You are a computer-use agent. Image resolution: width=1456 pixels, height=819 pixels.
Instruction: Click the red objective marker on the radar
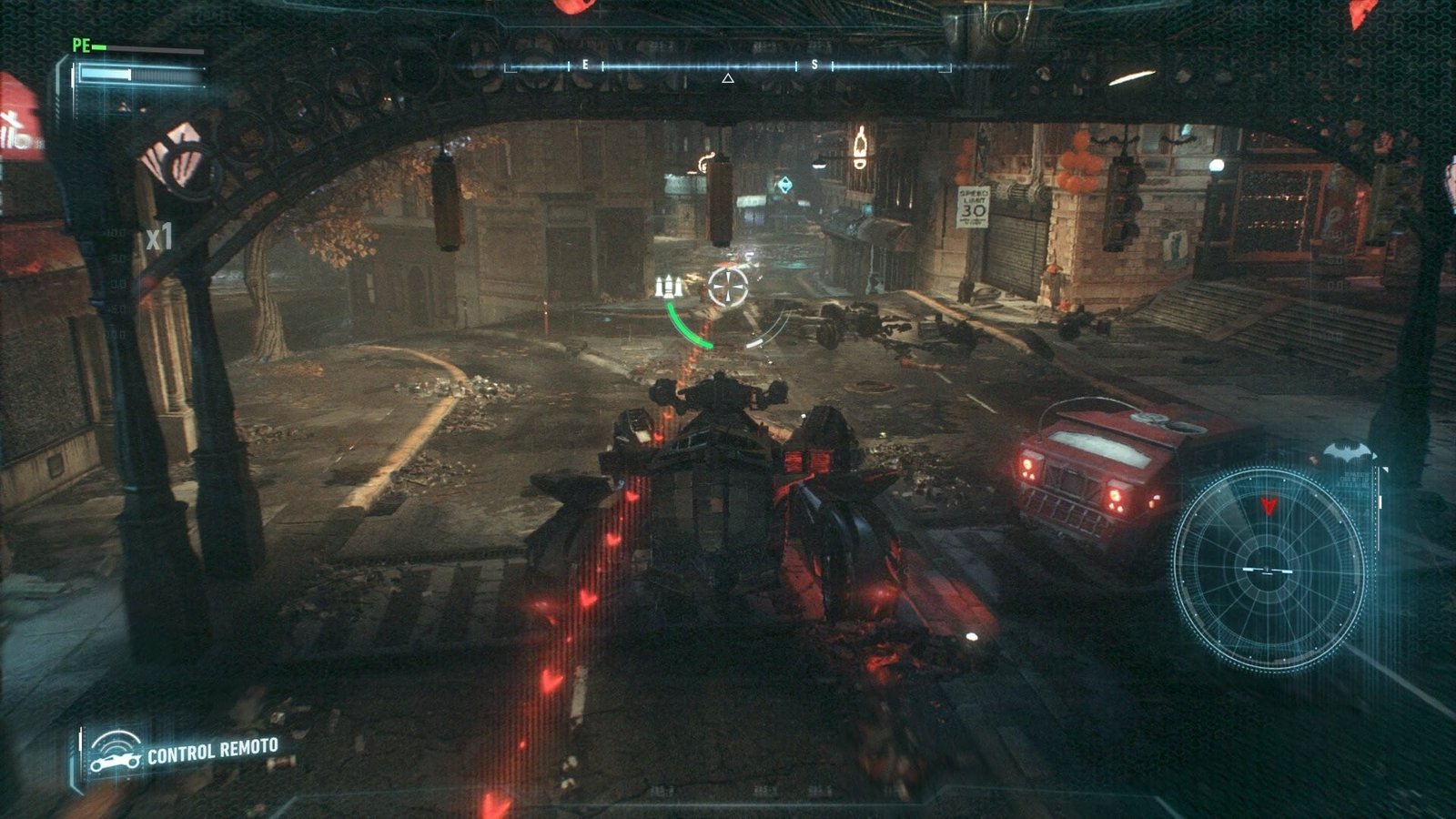pyautogui.click(x=1268, y=506)
